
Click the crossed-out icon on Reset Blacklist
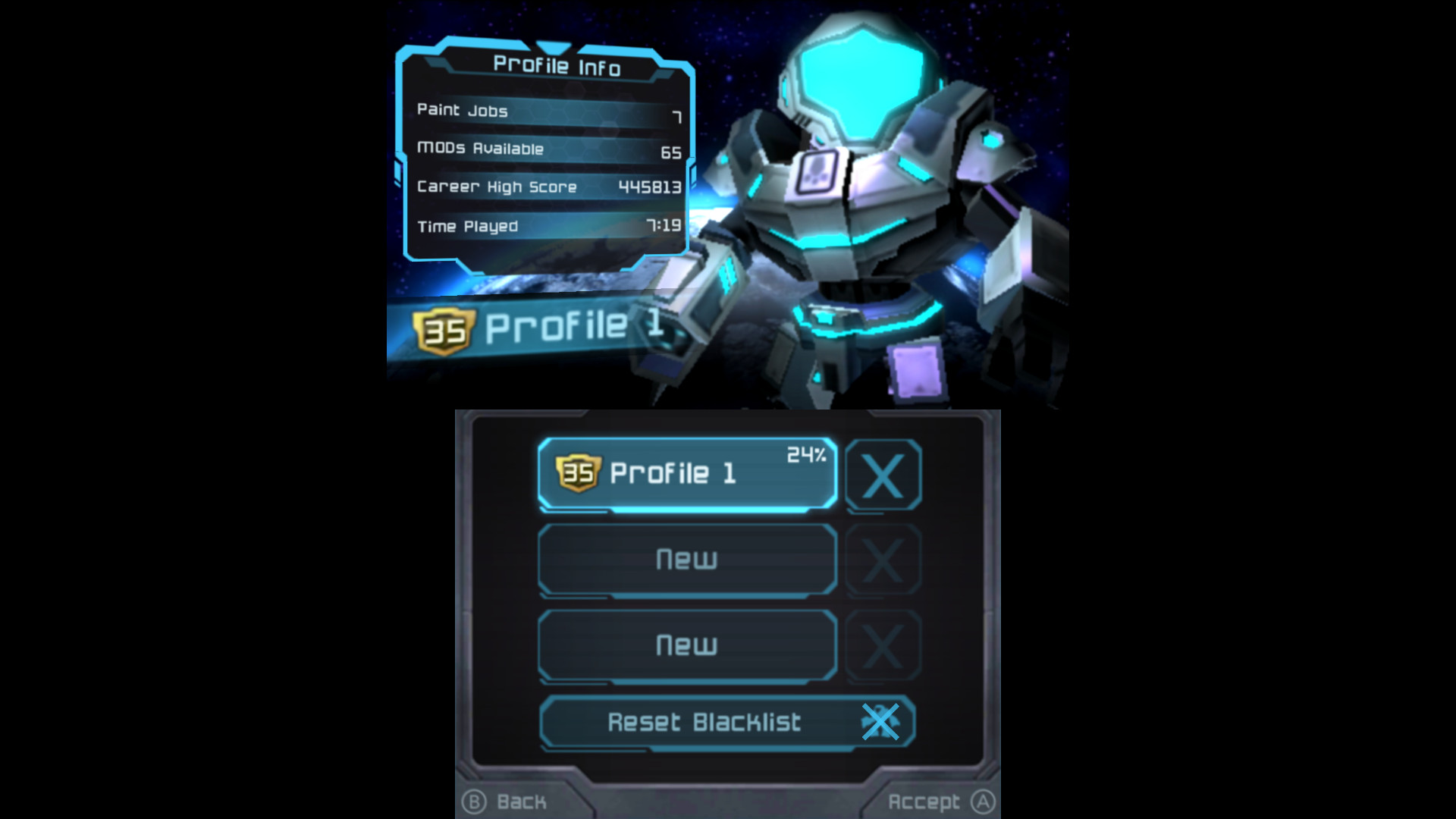pos(880,723)
